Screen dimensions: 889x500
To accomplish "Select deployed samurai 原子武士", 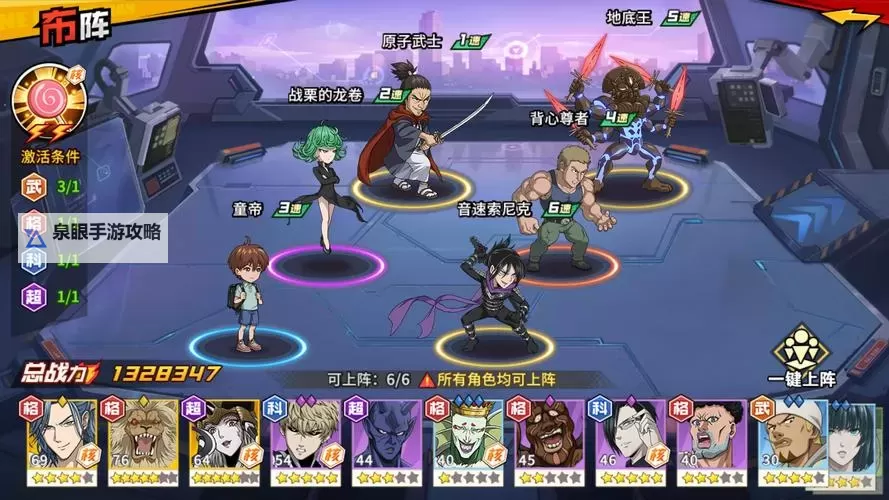I will coord(408,130).
